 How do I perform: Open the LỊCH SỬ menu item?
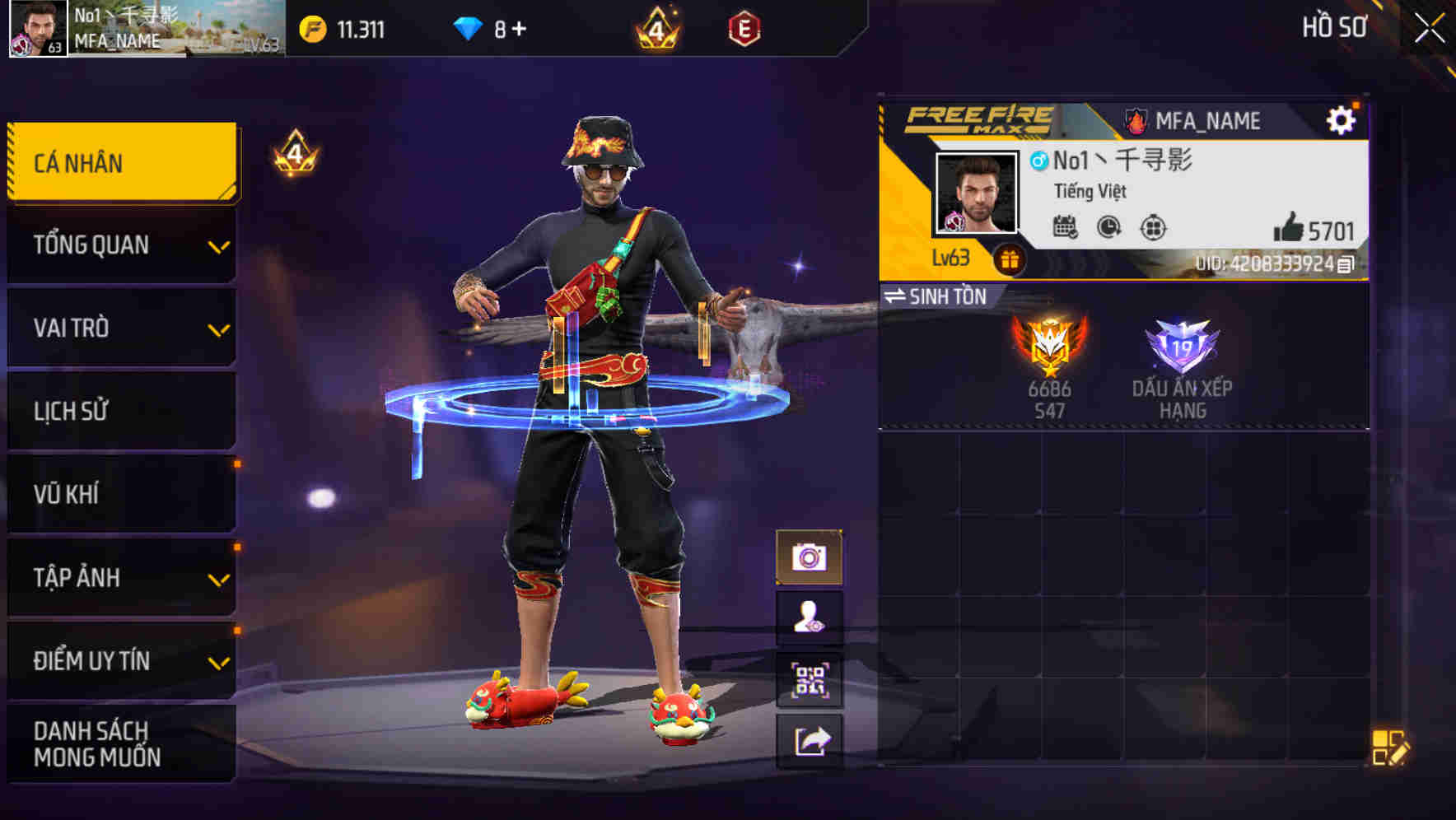click(x=120, y=411)
